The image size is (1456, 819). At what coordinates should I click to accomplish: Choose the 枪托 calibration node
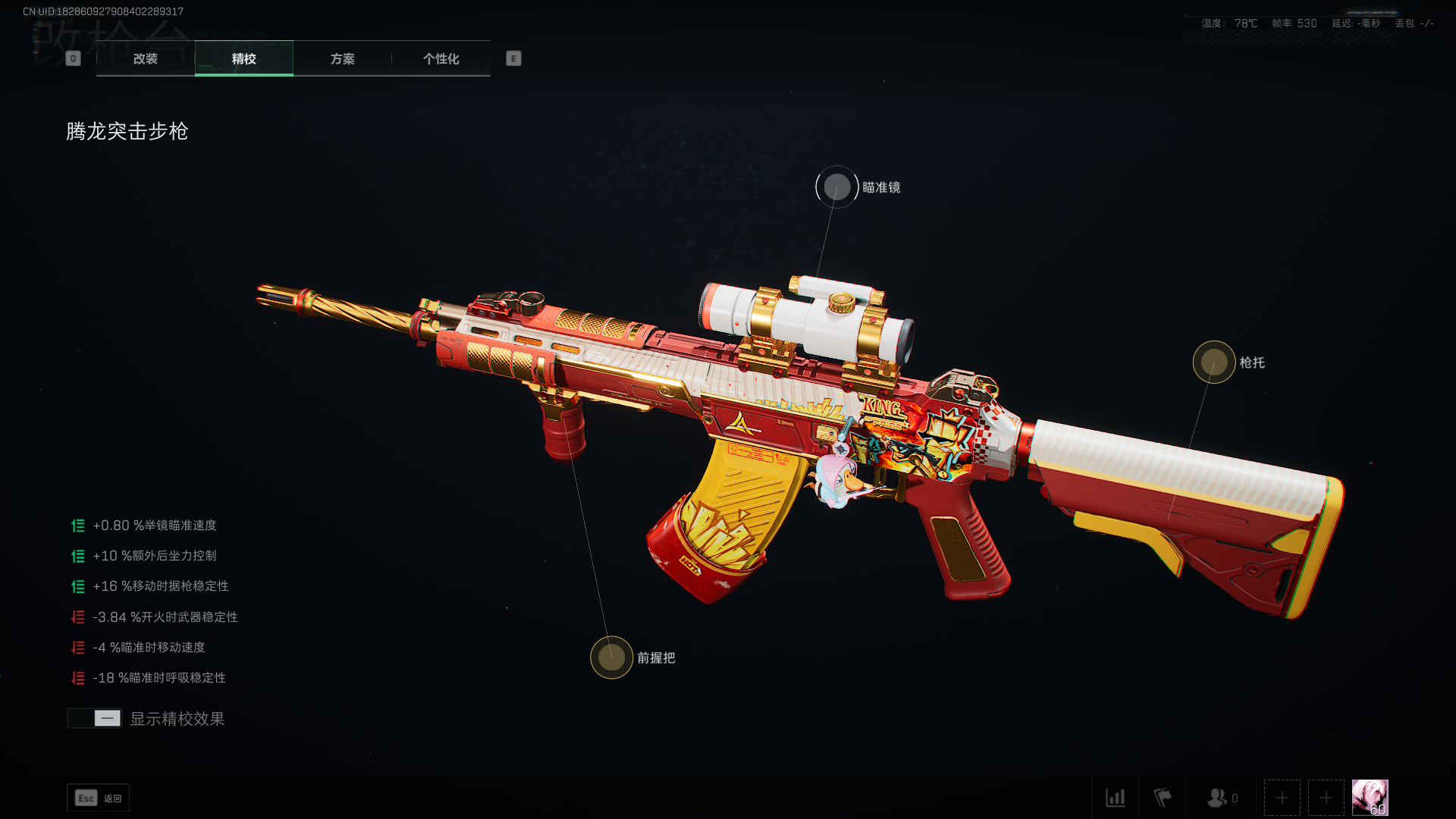pos(1214,362)
